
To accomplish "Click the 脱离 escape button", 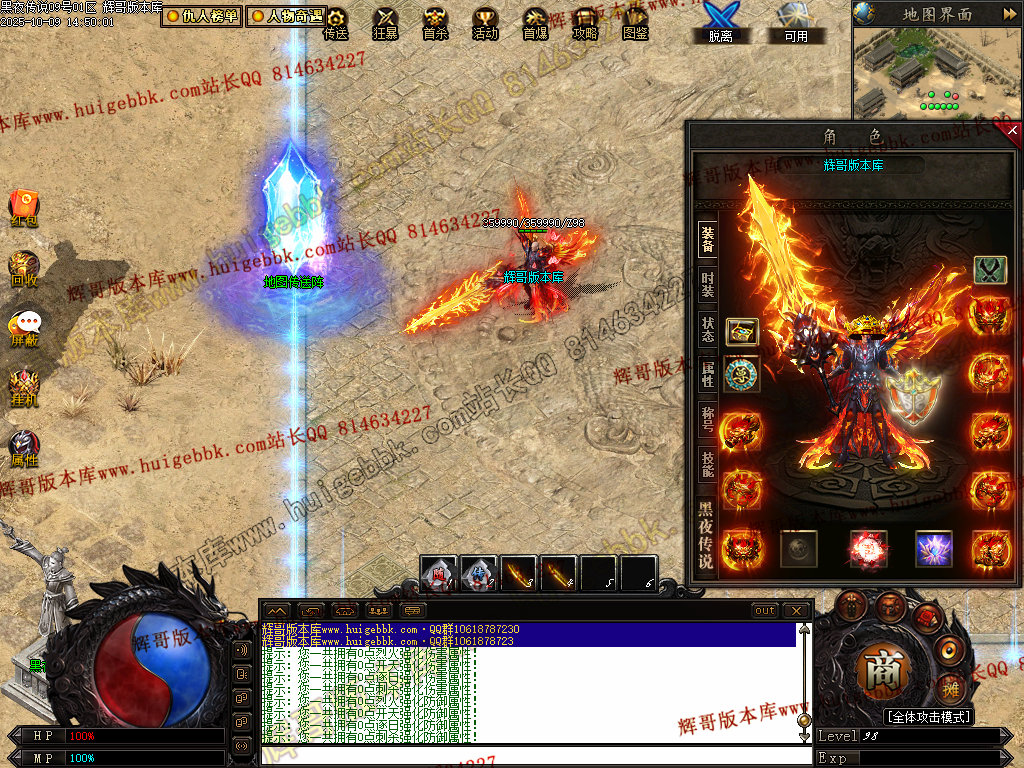I will 720,22.
